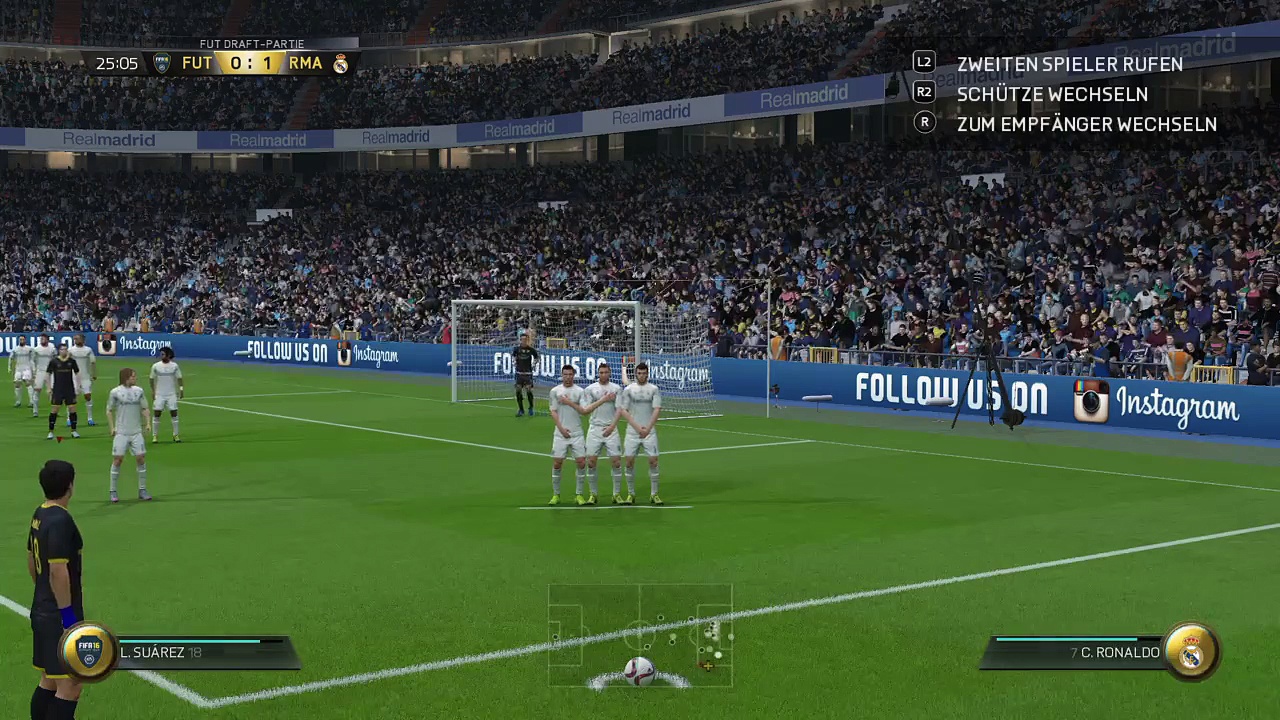Click the FIFA 16 gold badge beside Suárez
The height and width of the screenshot is (720, 1280).
[89, 651]
